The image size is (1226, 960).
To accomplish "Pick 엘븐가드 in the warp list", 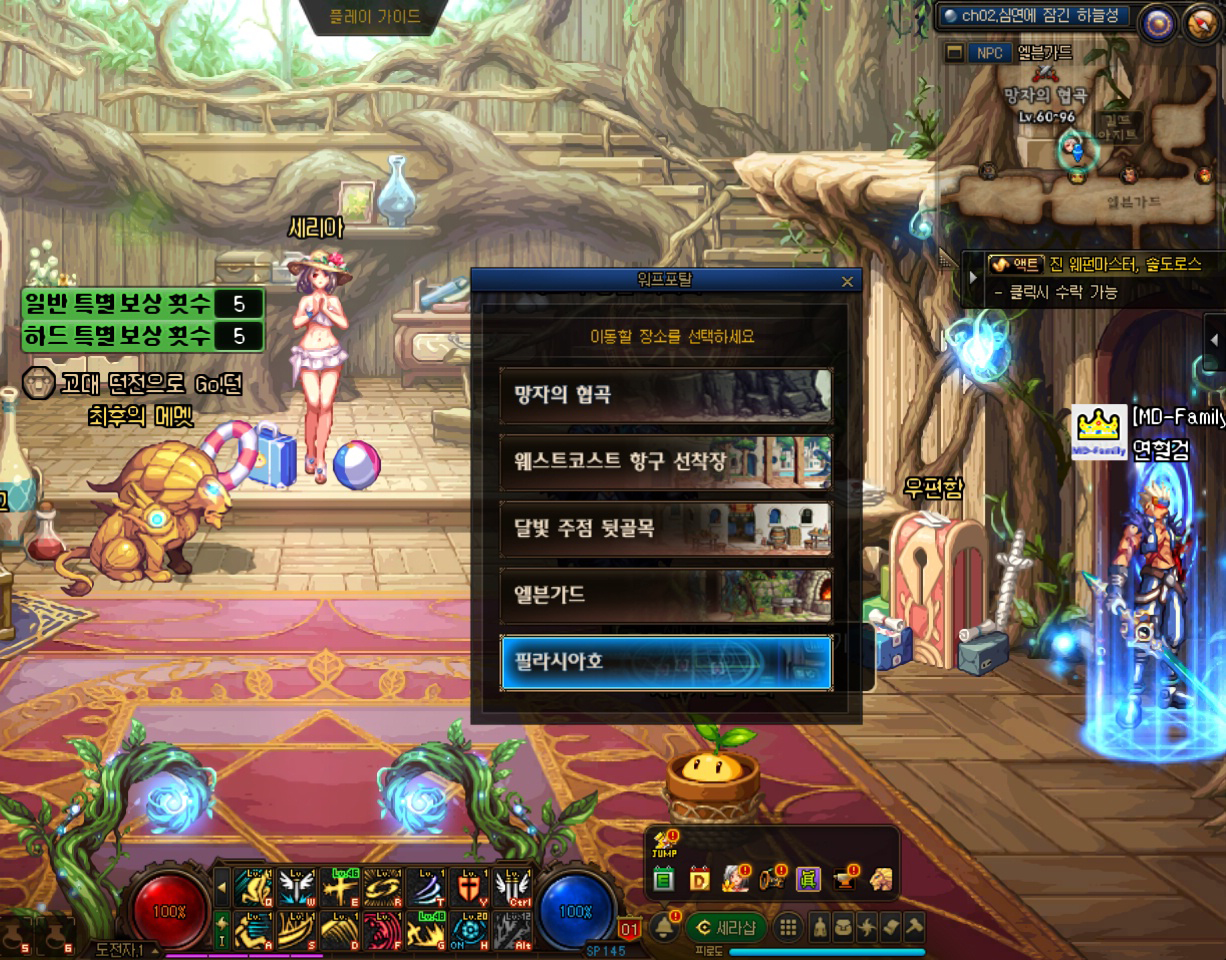I will pos(665,595).
